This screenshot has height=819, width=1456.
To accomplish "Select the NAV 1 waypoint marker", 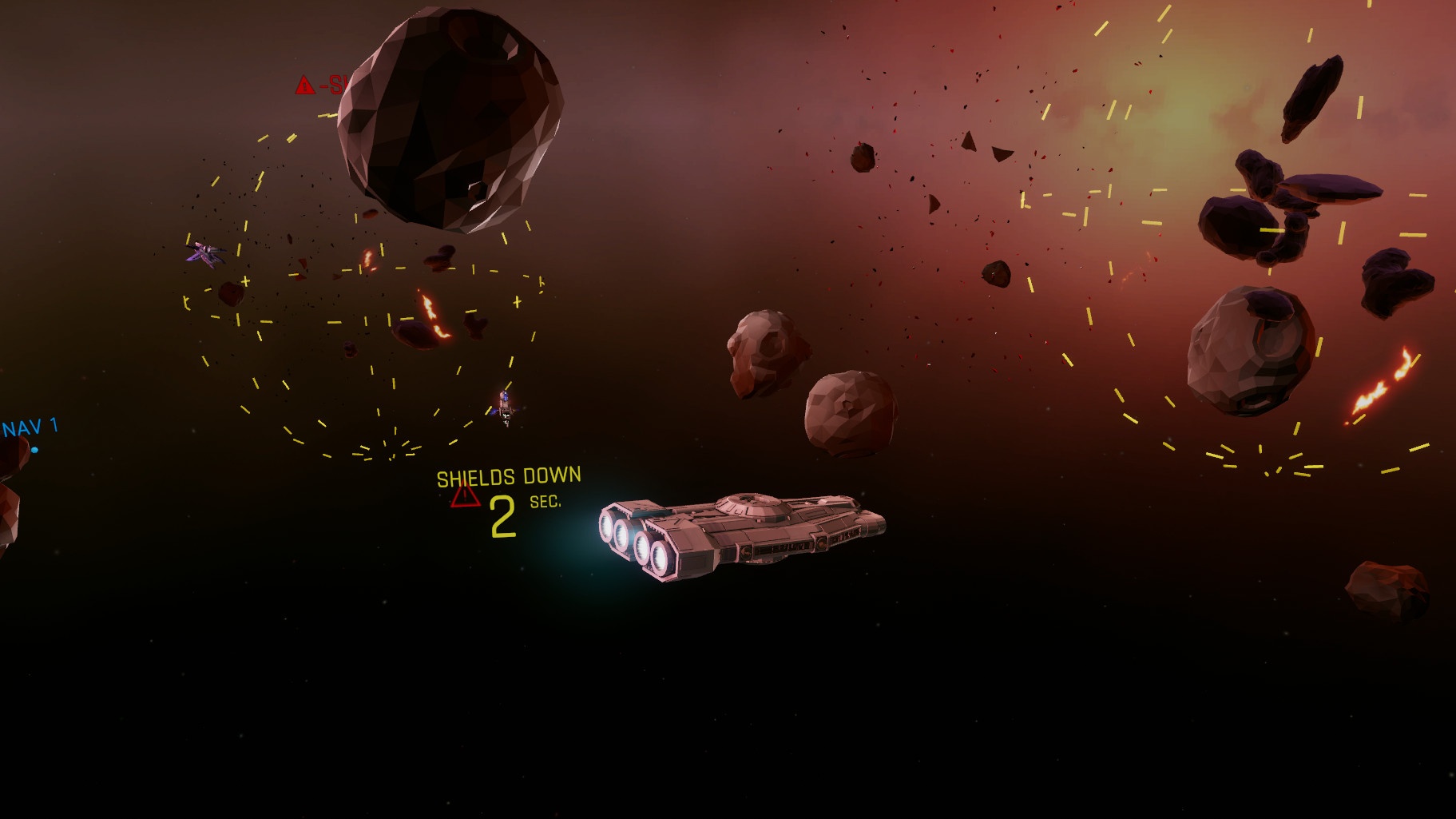I will tap(34, 450).
